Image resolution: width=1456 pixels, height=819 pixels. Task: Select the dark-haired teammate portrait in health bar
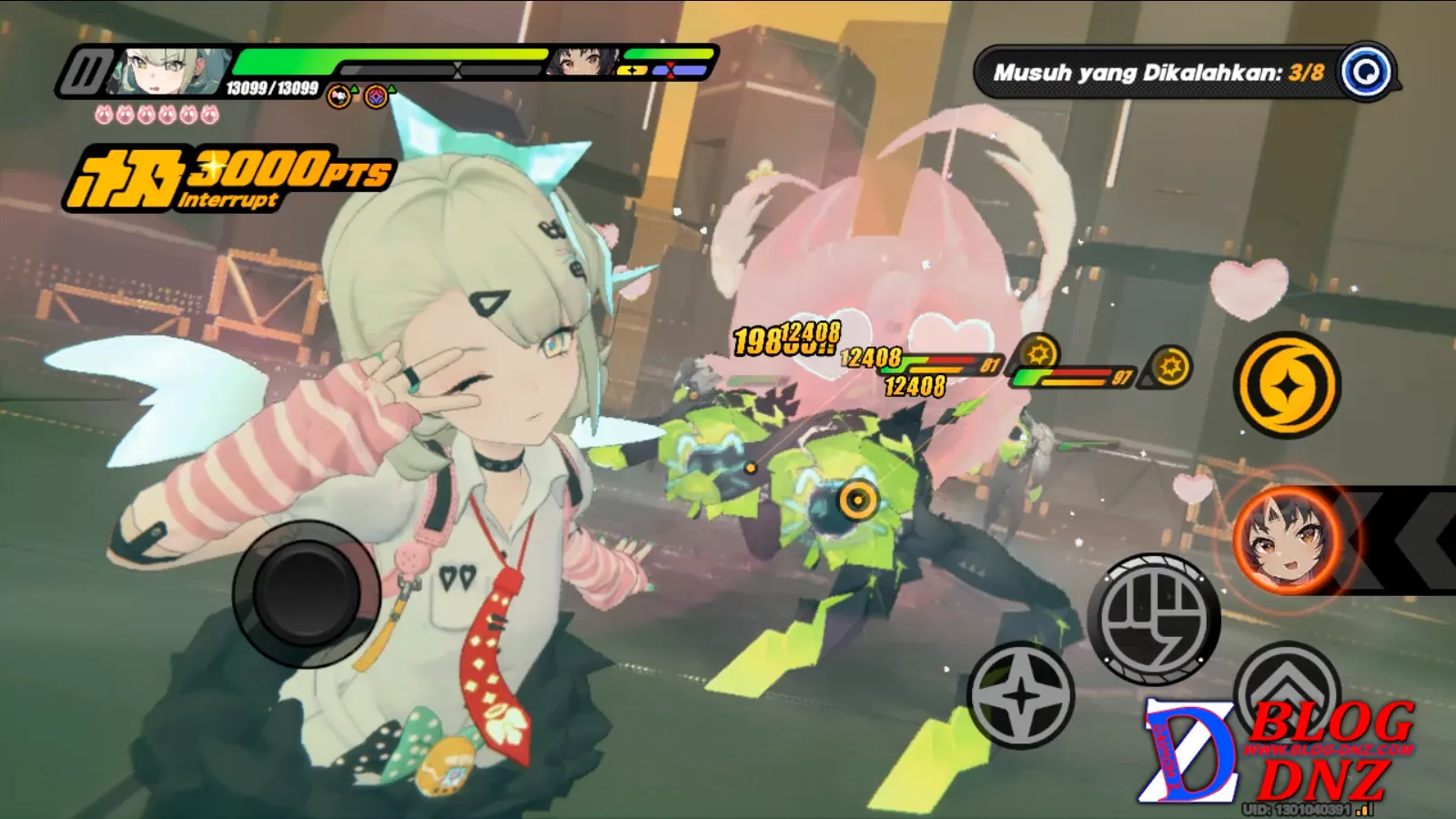coord(582,63)
